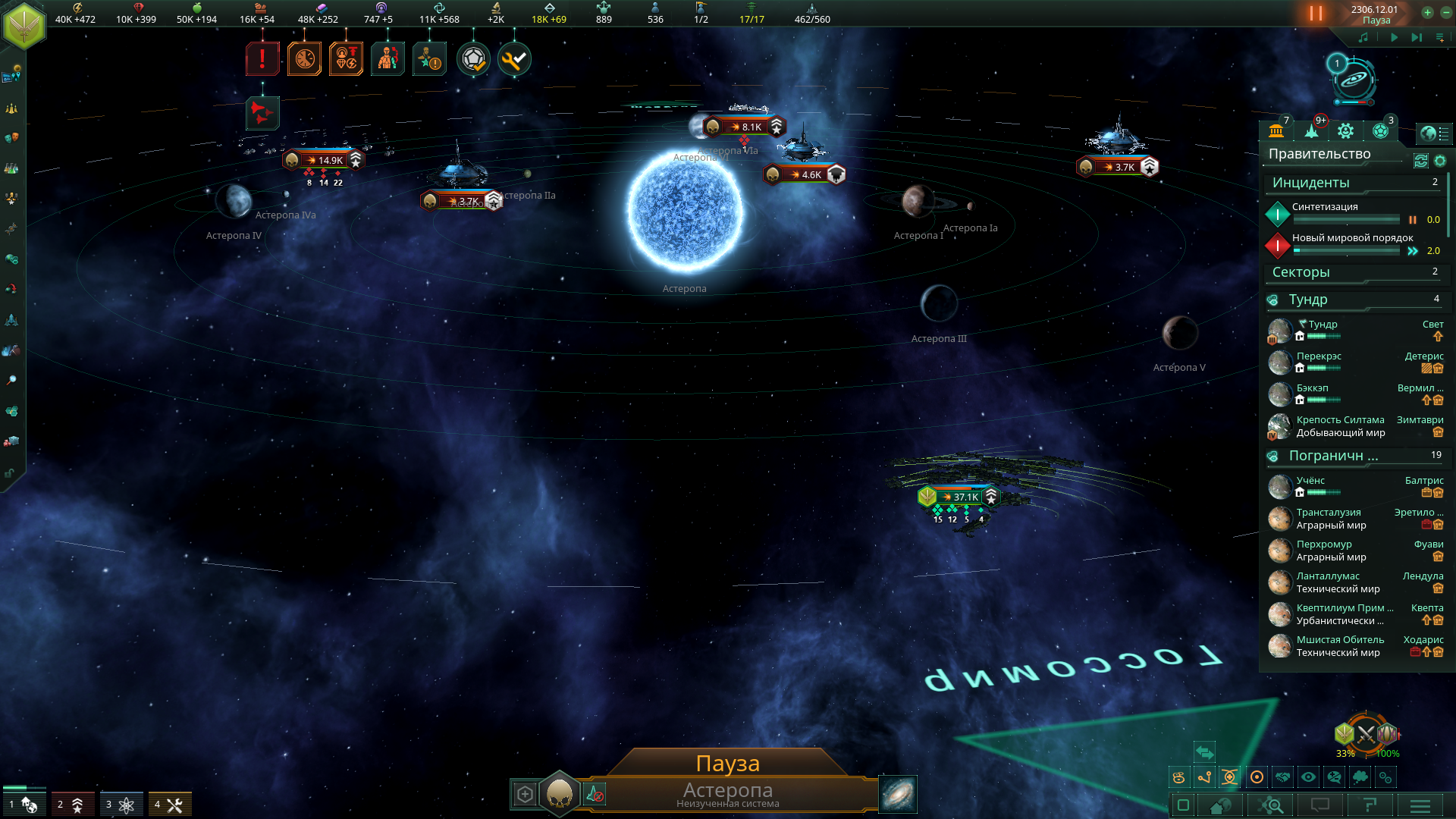Viewport: 1456px width, 819px height.
Task: Select planet Перекрэс in the outliner
Action: 1319,356
